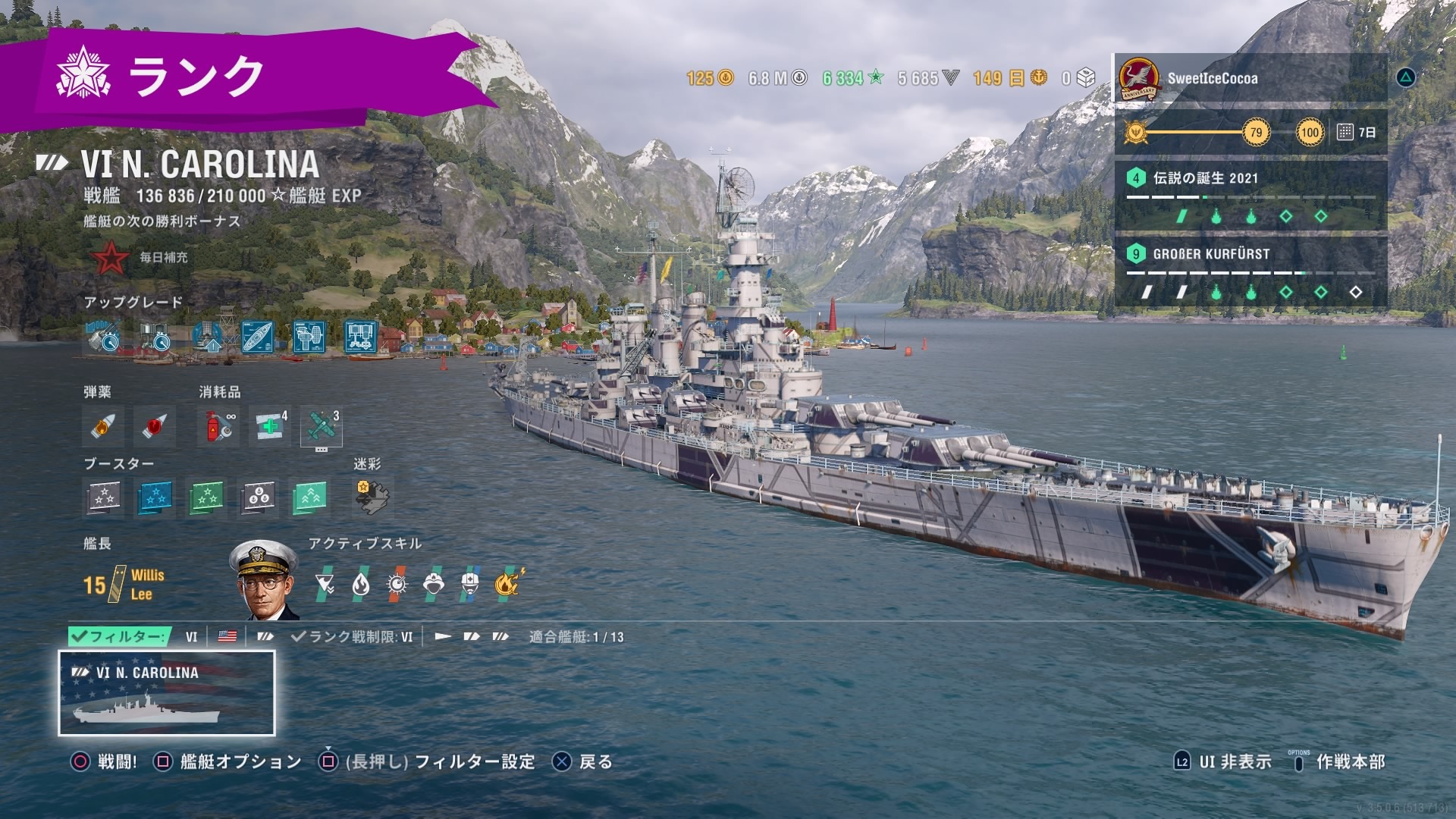Select the booster flag with three anchor coins
The height and width of the screenshot is (819, 1456).
click(x=258, y=497)
